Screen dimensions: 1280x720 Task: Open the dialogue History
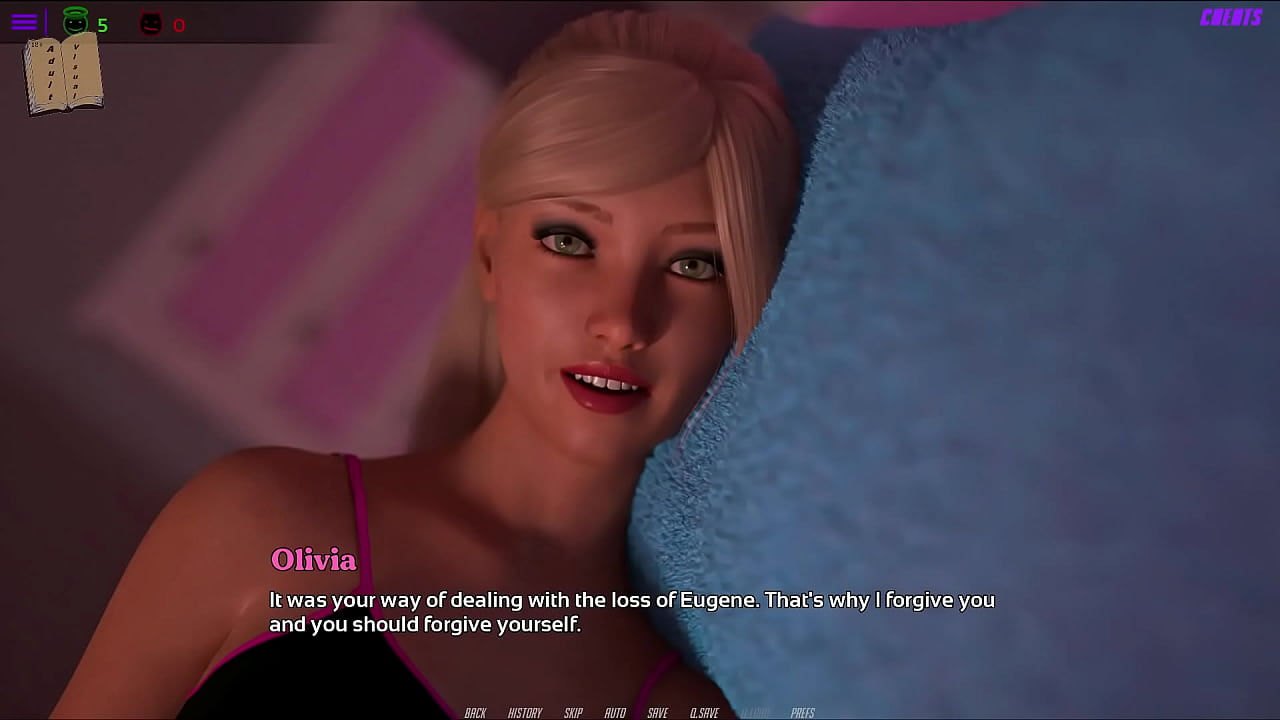(525, 713)
